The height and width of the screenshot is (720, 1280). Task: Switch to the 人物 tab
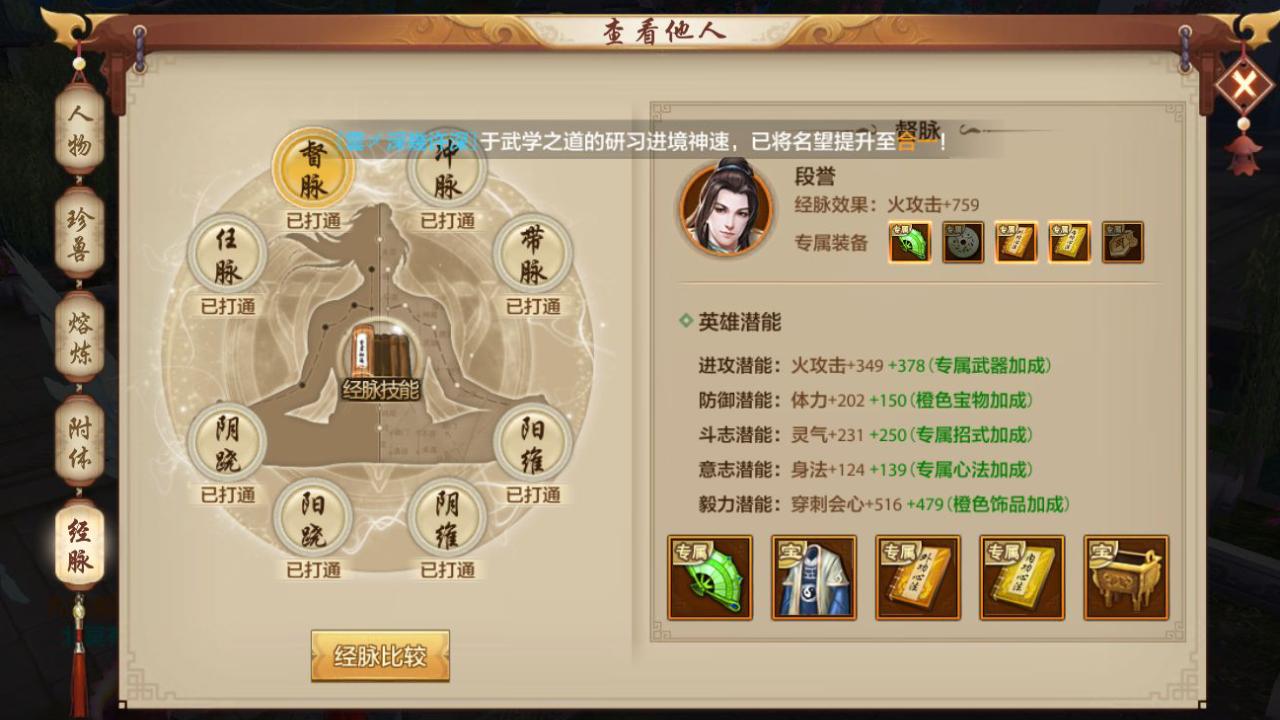click(x=78, y=138)
